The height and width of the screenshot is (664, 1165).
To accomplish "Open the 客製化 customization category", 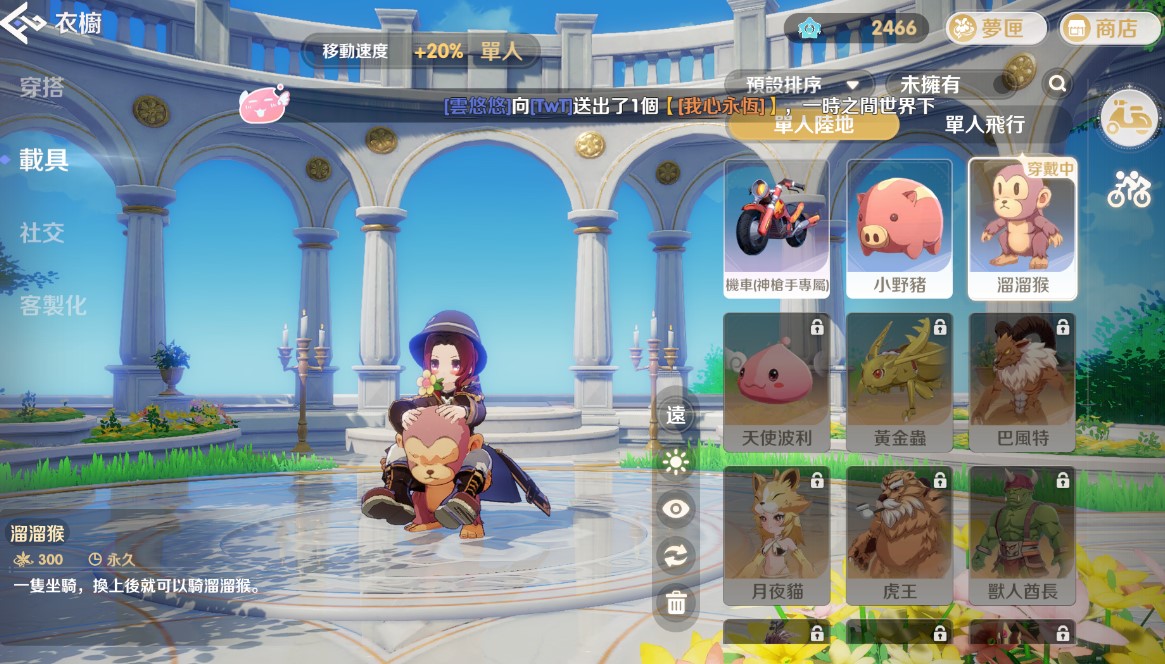I will click(53, 306).
